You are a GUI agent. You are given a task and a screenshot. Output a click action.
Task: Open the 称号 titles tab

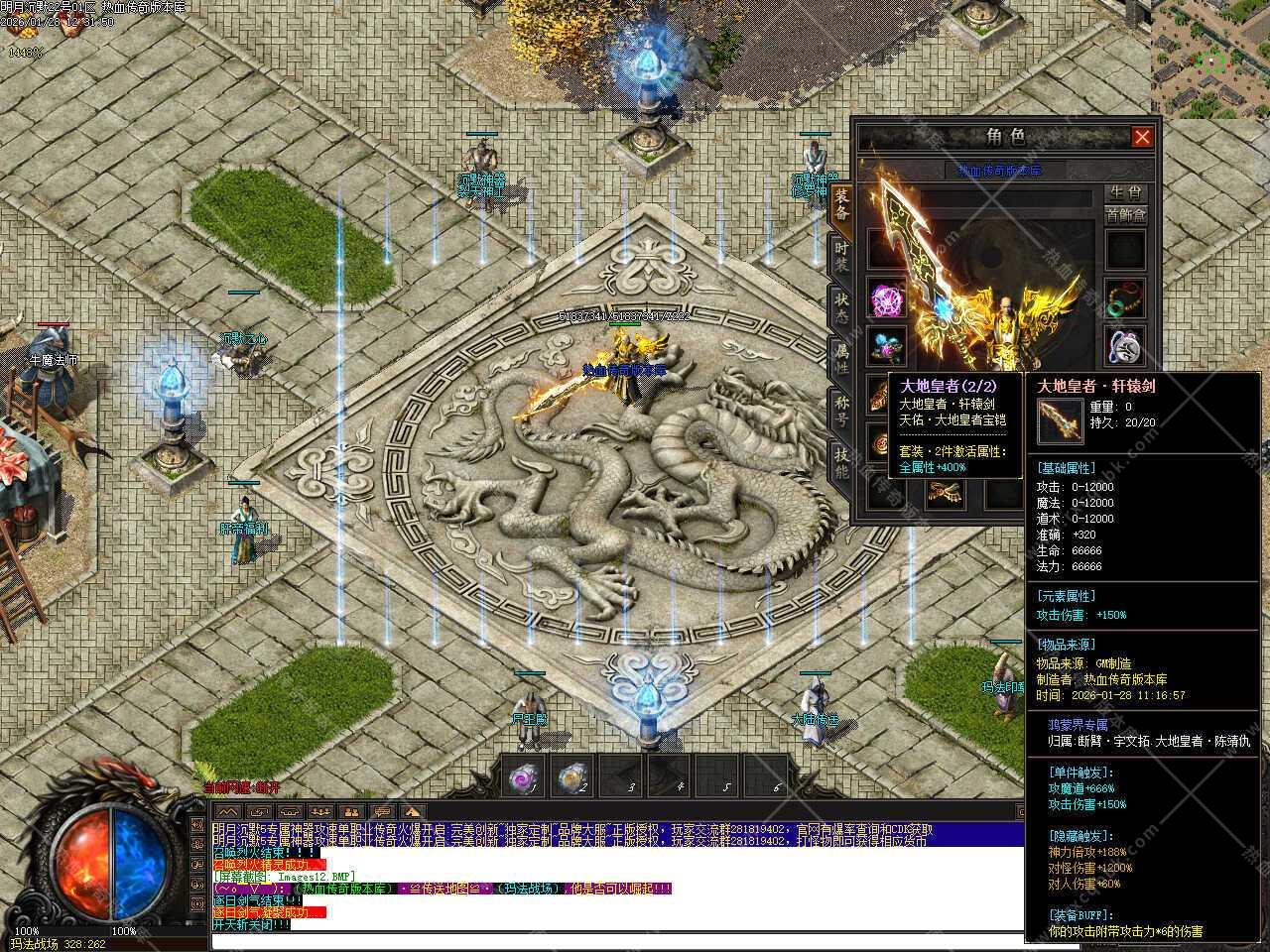[840, 411]
